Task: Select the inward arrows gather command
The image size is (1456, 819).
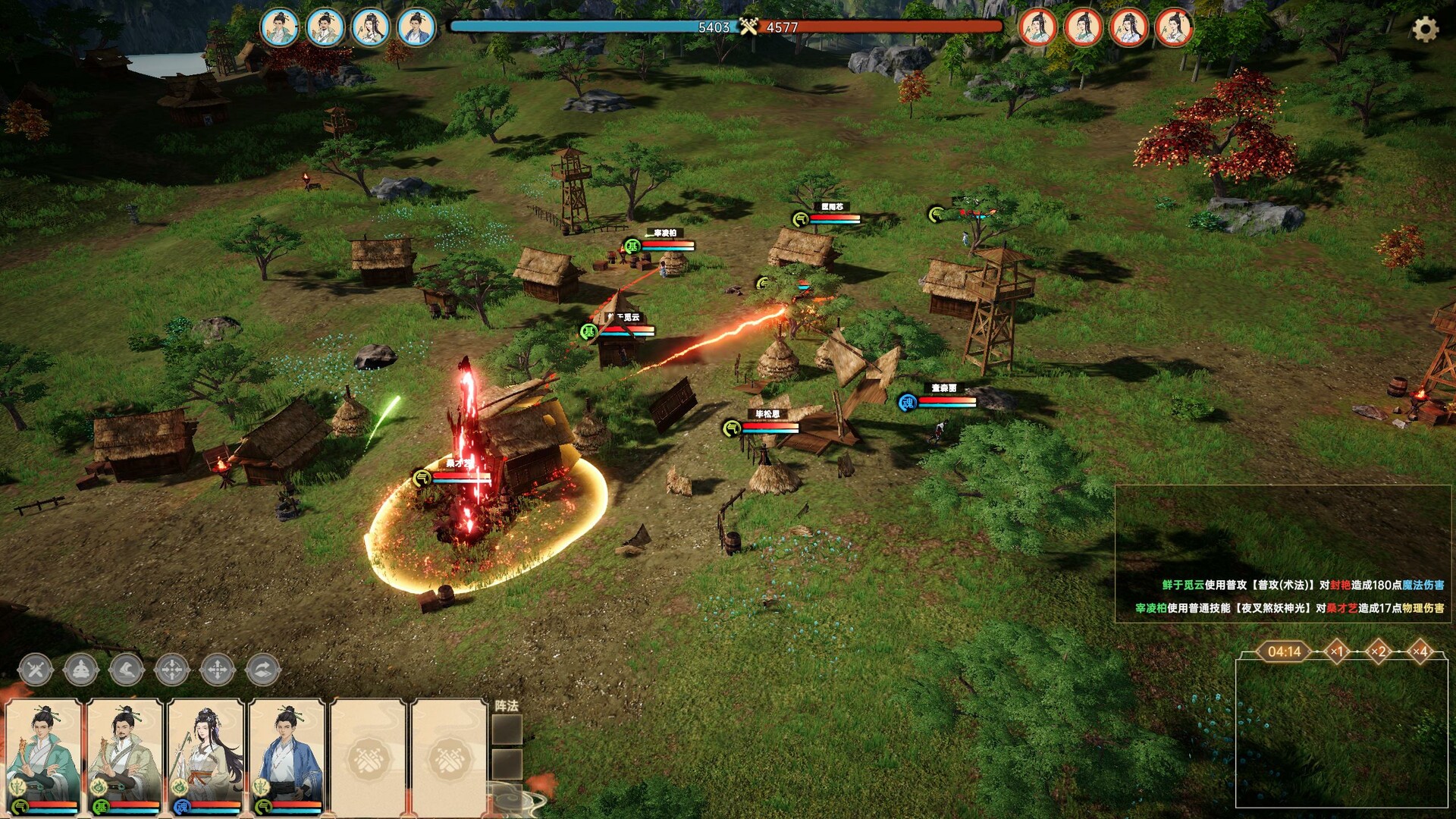Action: 172,670
